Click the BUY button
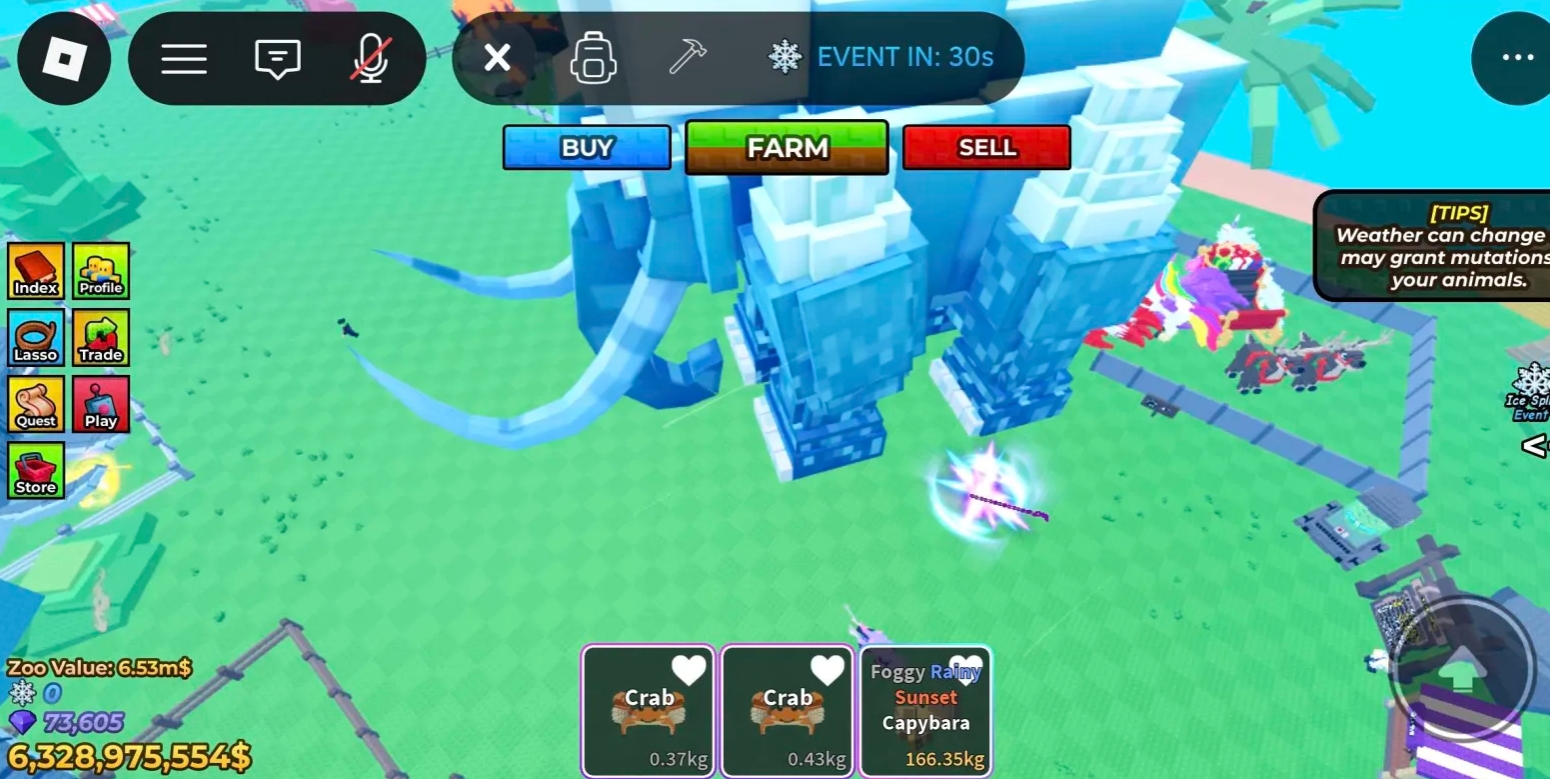1550x779 pixels. coord(586,147)
